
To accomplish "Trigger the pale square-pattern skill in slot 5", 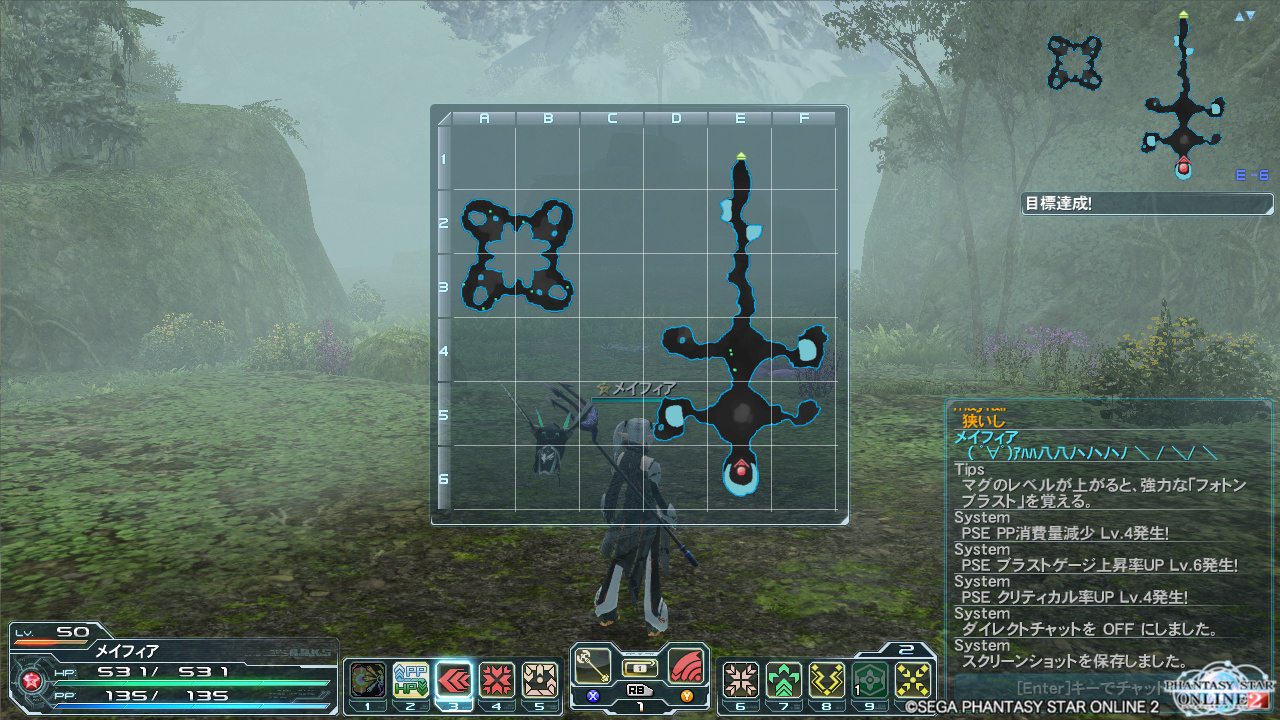I will (x=540, y=680).
